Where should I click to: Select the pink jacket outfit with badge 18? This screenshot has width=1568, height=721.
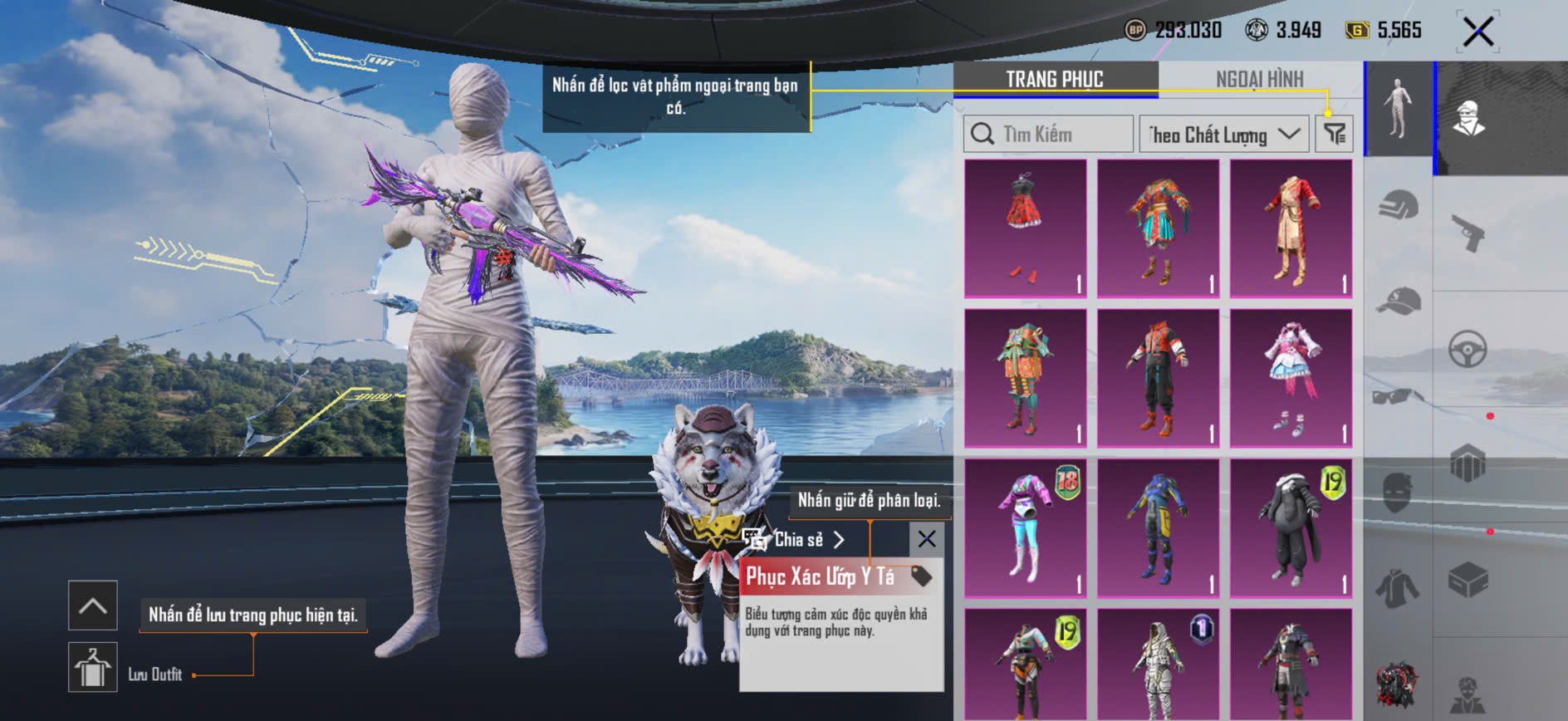click(x=1025, y=527)
